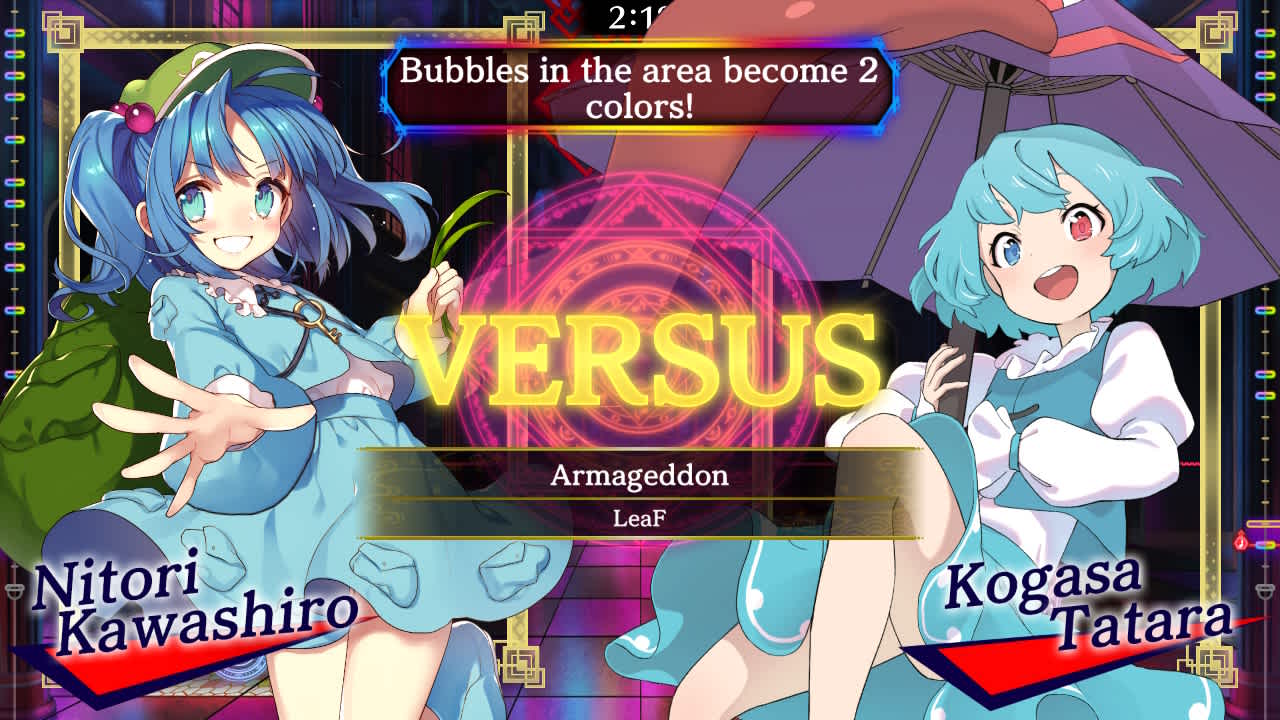1280x720 pixels.
Task: Expand the LeaF artist row
Action: tap(640, 519)
